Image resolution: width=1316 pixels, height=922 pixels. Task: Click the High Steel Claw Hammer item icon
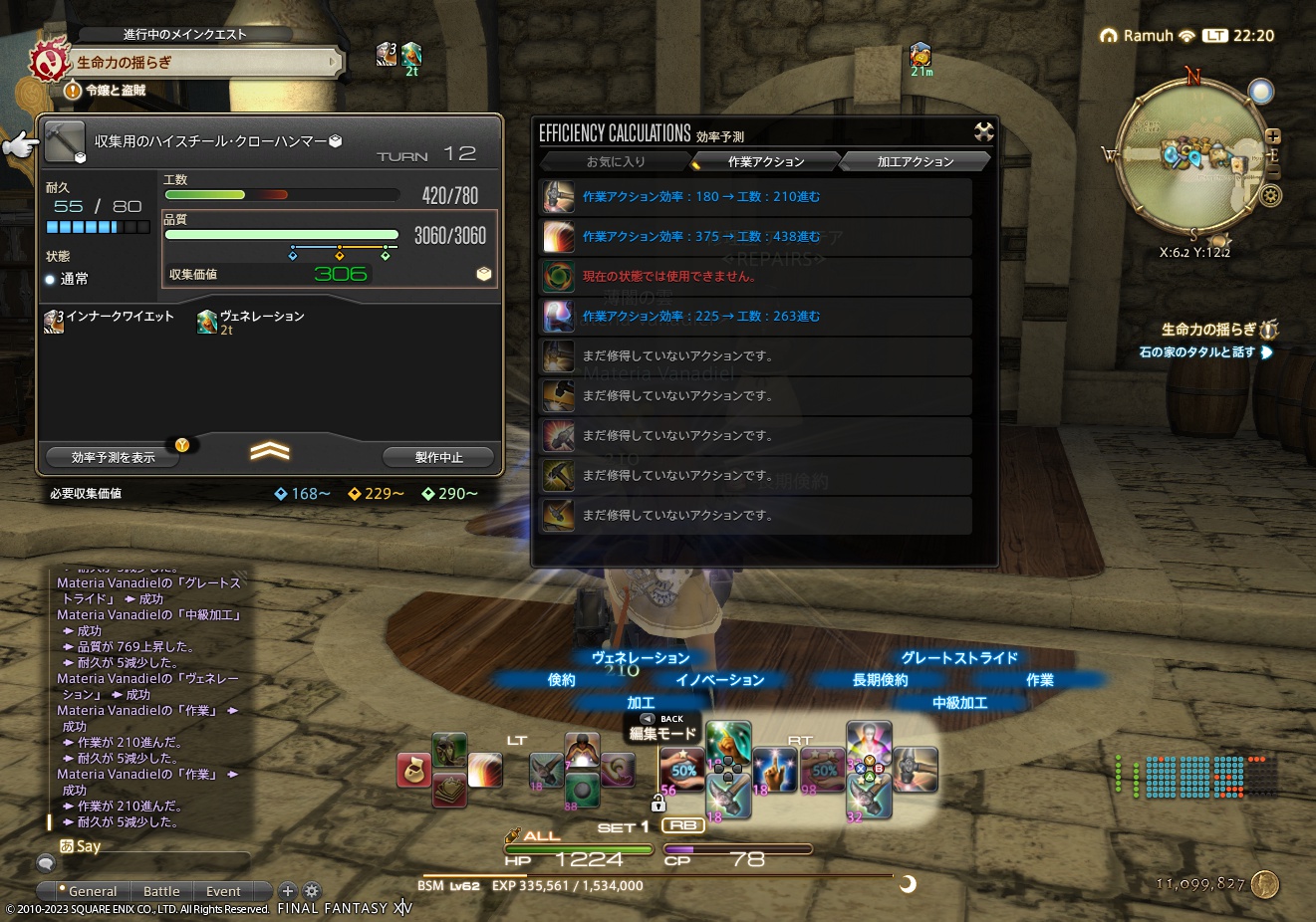pyautogui.click(x=65, y=139)
